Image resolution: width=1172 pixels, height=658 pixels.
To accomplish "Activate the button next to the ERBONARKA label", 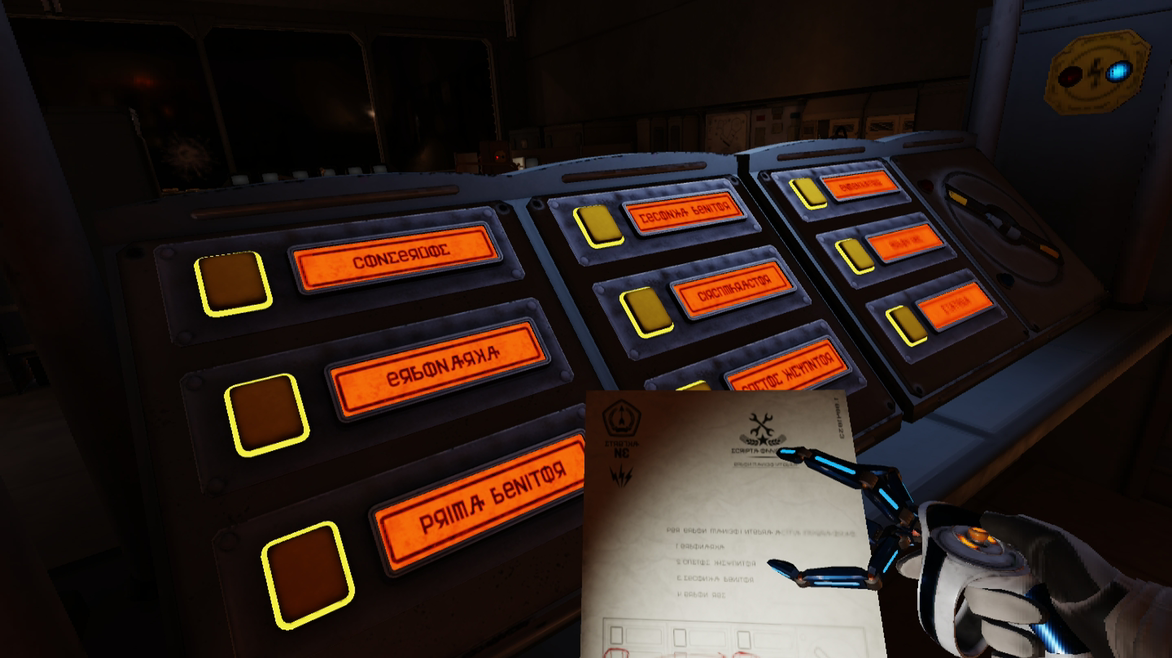I will point(266,414).
